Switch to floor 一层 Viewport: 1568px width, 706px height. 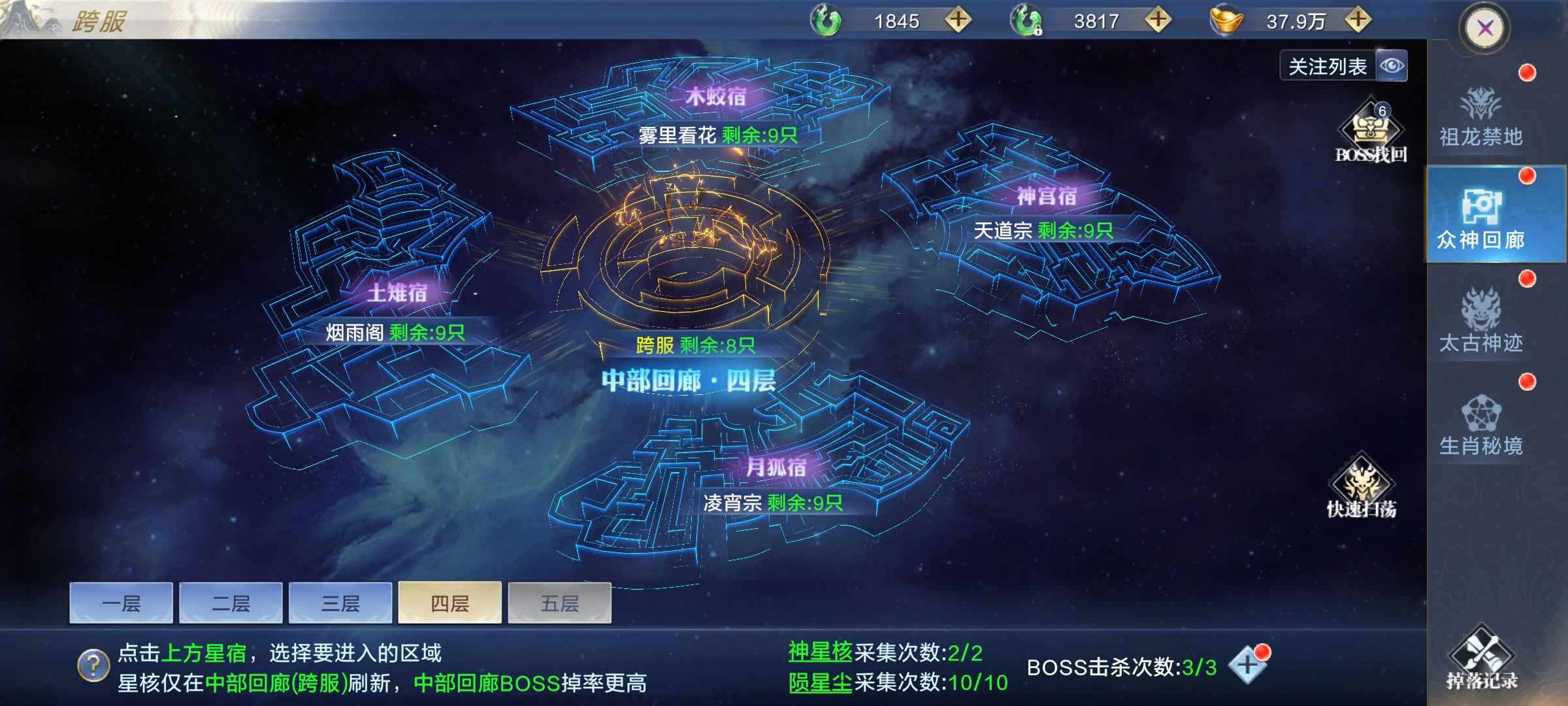pos(122,603)
